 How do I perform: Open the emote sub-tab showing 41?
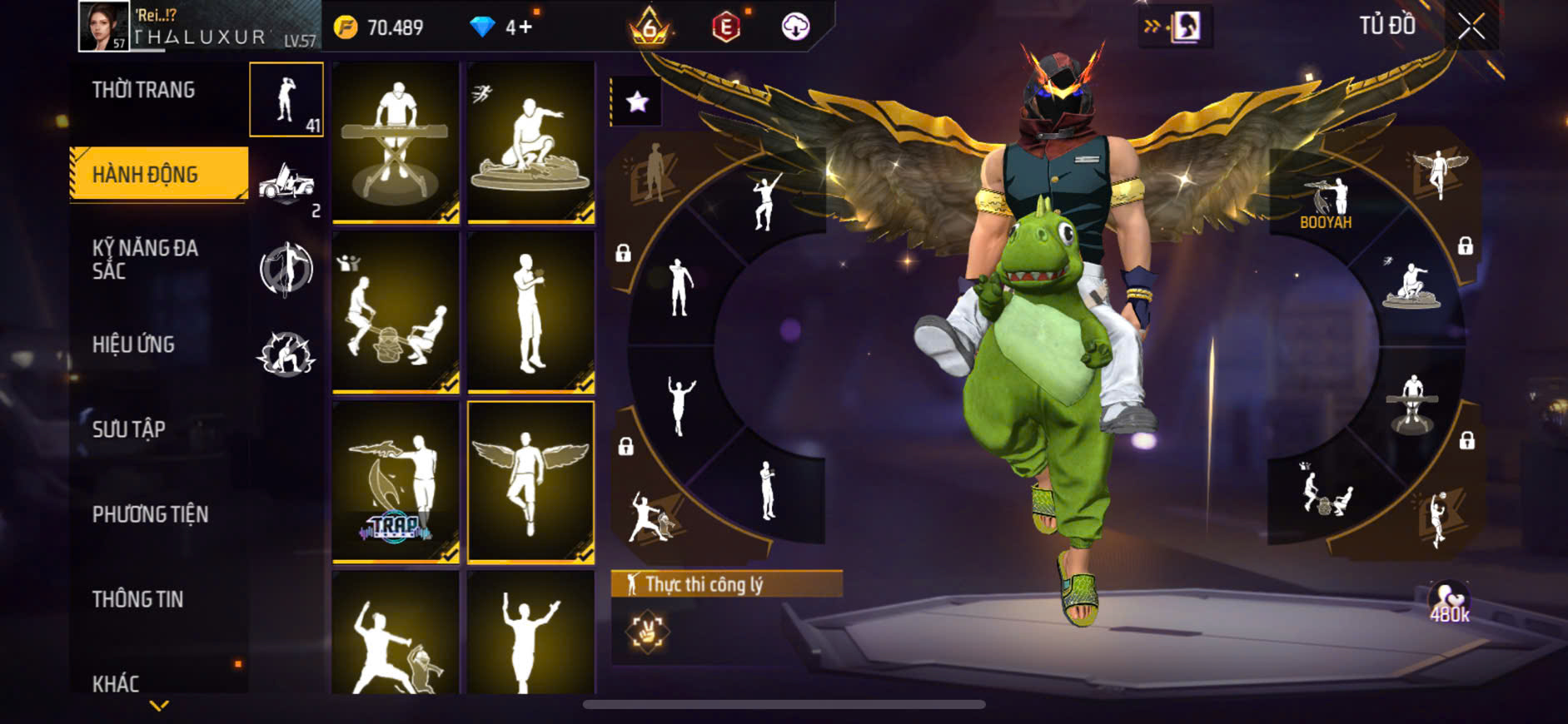286,100
